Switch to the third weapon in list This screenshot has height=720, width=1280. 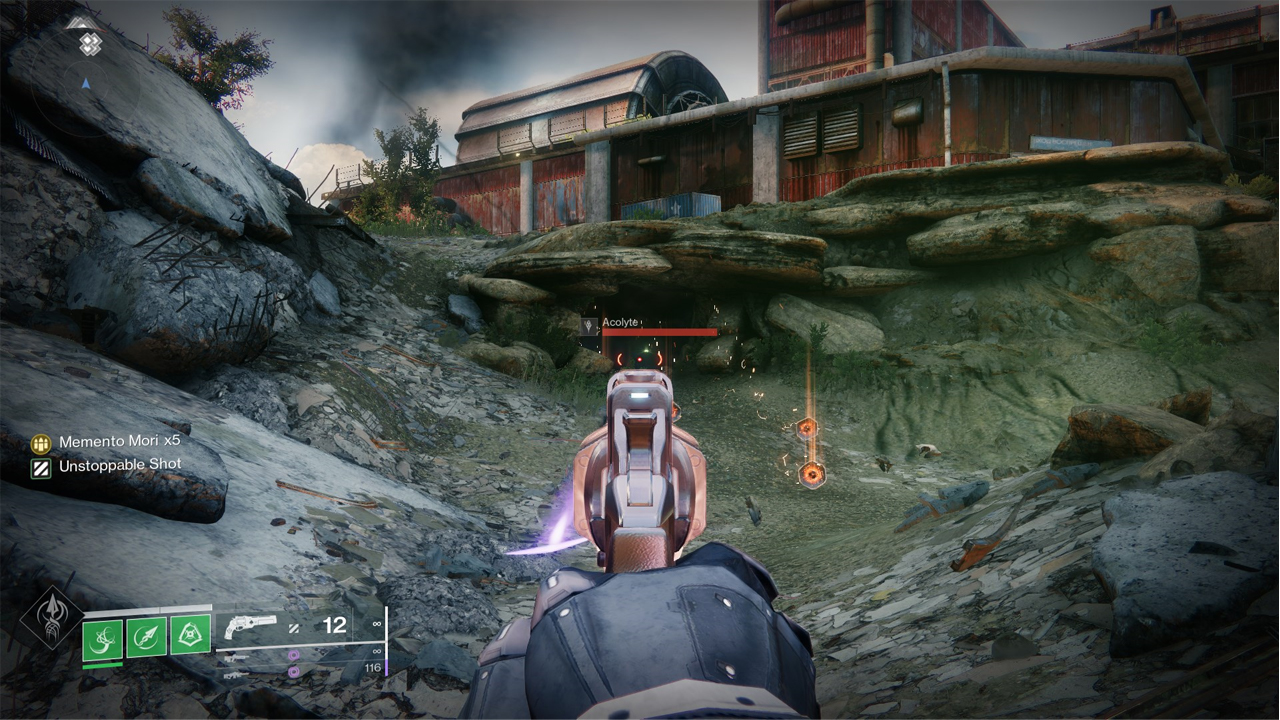click(x=237, y=675)
